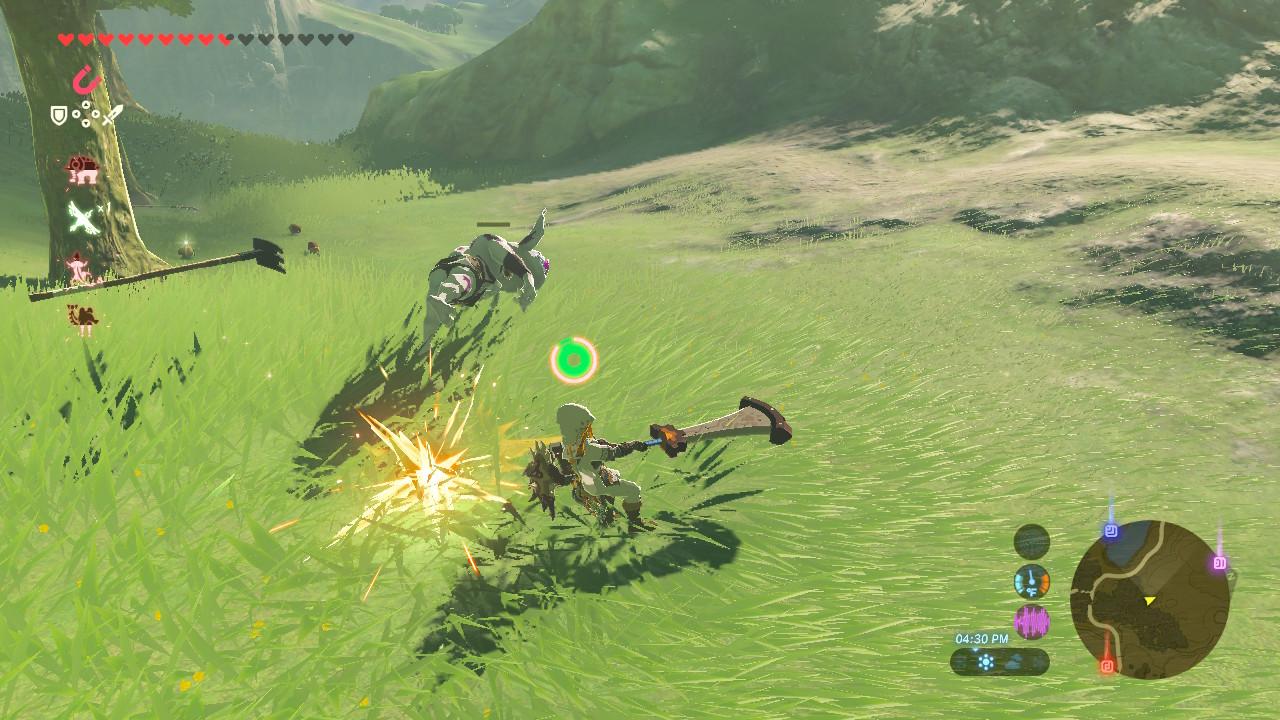Select the pink shrine marker on minimap
Screen dimensions: 1280x720
[1219, 563]
